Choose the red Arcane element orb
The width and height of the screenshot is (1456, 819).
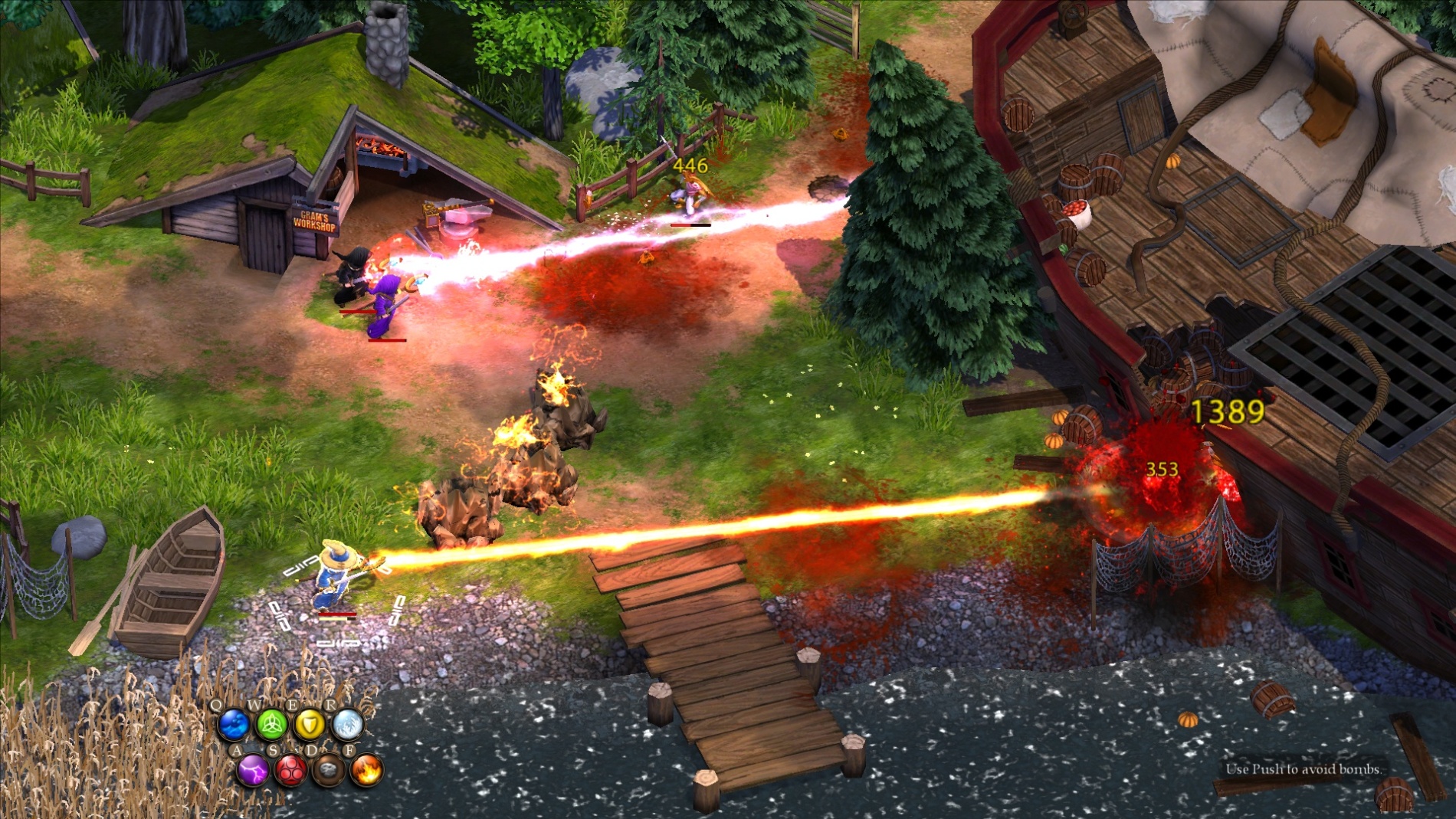point(290,771)
